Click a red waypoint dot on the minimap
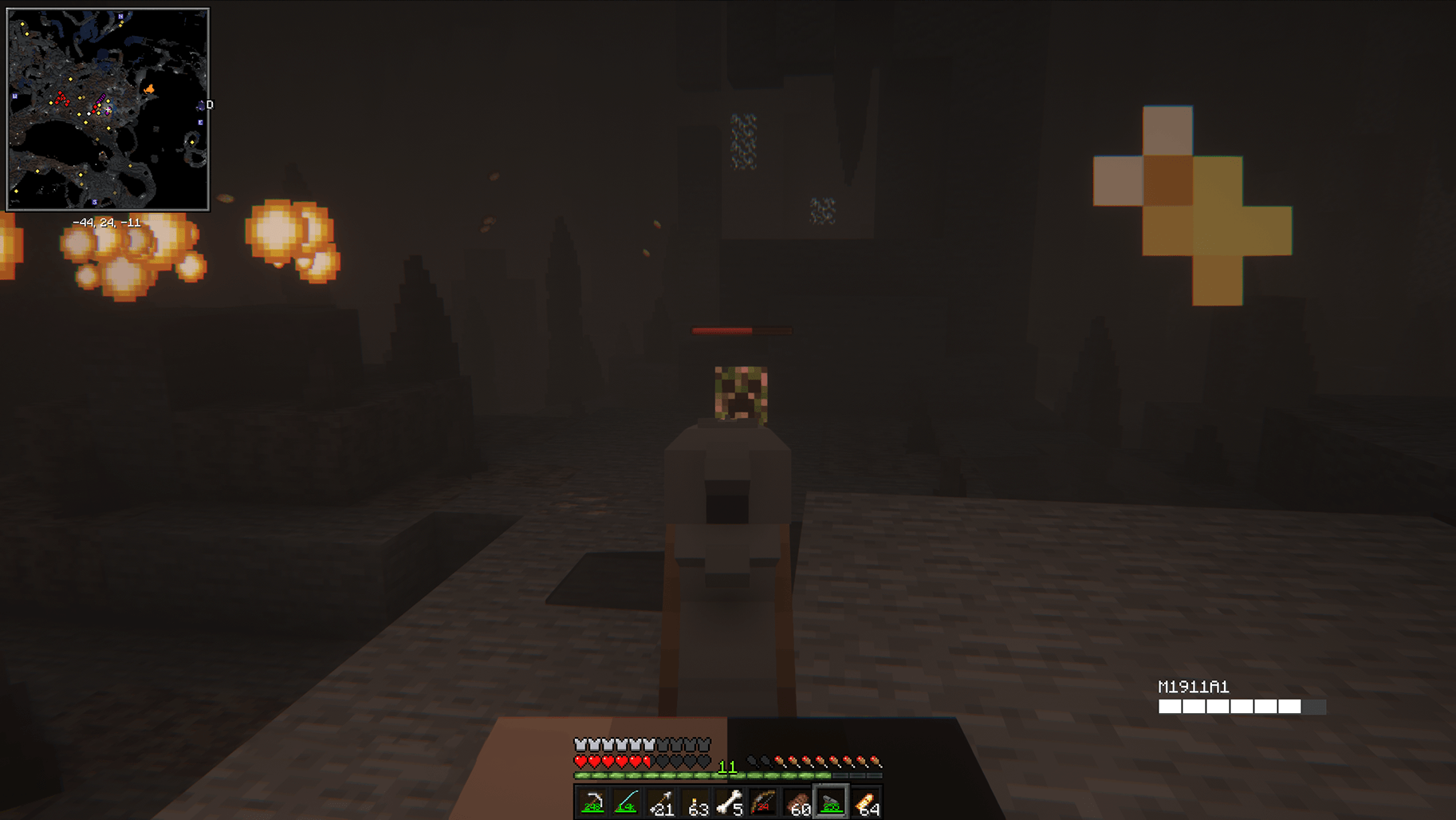The width and height of the screenshot is (1456, 820). (60, 93)
